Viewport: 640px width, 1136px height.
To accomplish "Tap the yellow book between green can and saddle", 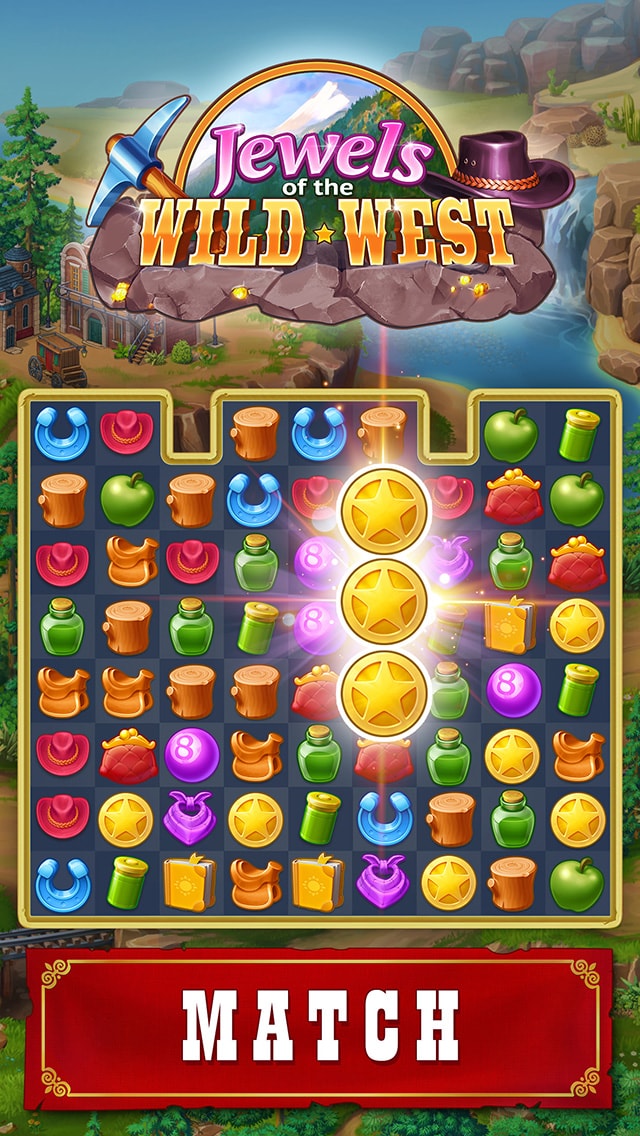I will point(191,882).
